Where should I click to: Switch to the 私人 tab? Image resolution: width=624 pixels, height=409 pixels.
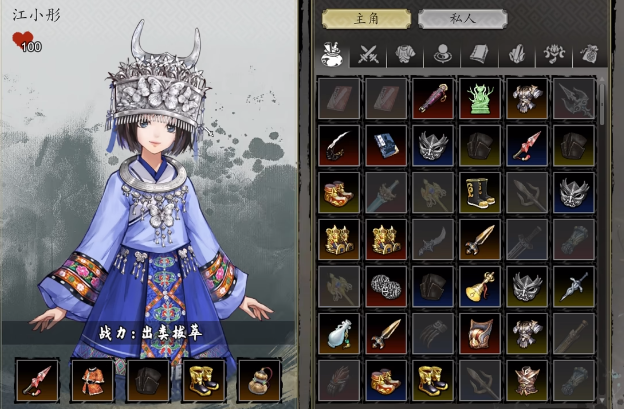(462, 19)
